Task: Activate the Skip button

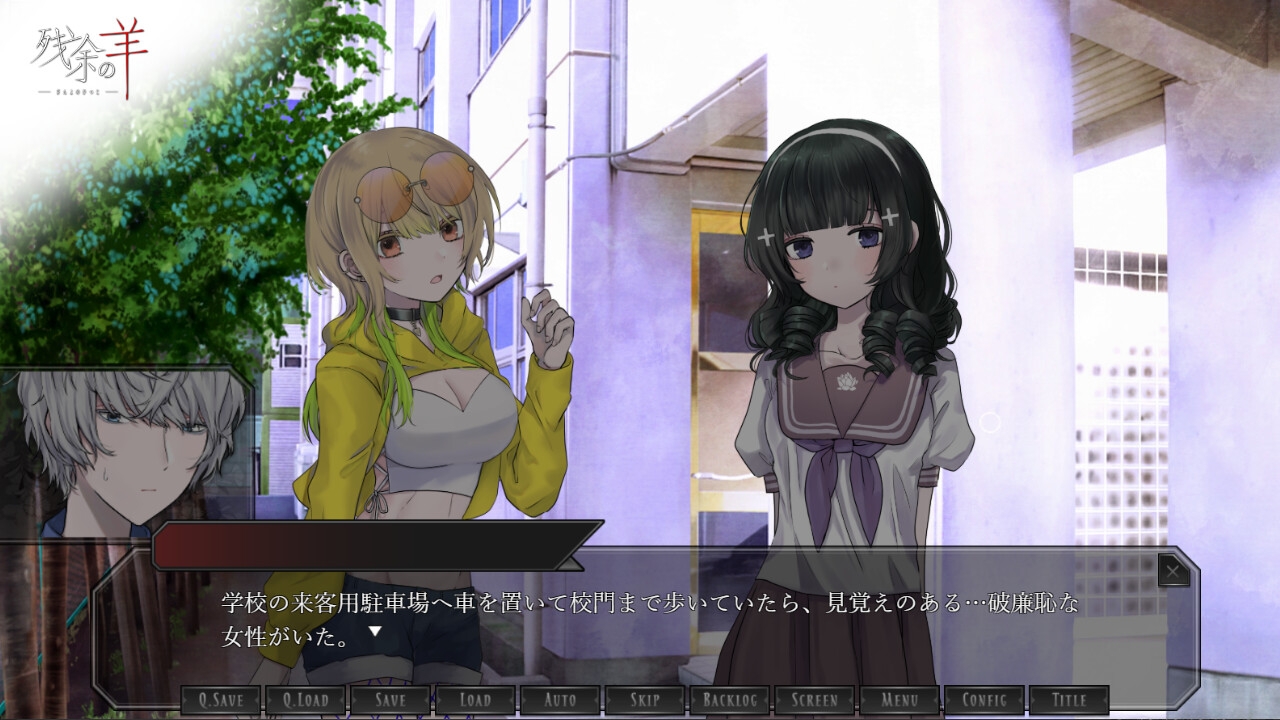Action: (x=645, y=700)
